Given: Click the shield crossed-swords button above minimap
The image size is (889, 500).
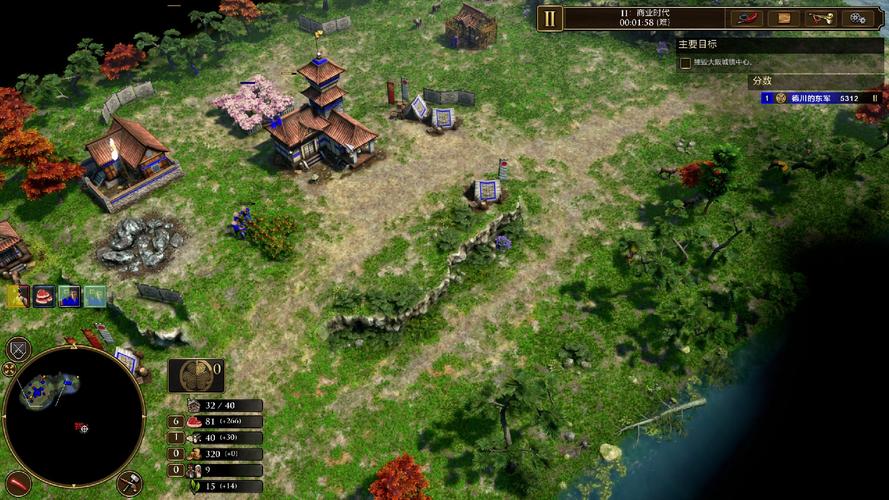Looking at the screenshot, I should coord(18,349).
